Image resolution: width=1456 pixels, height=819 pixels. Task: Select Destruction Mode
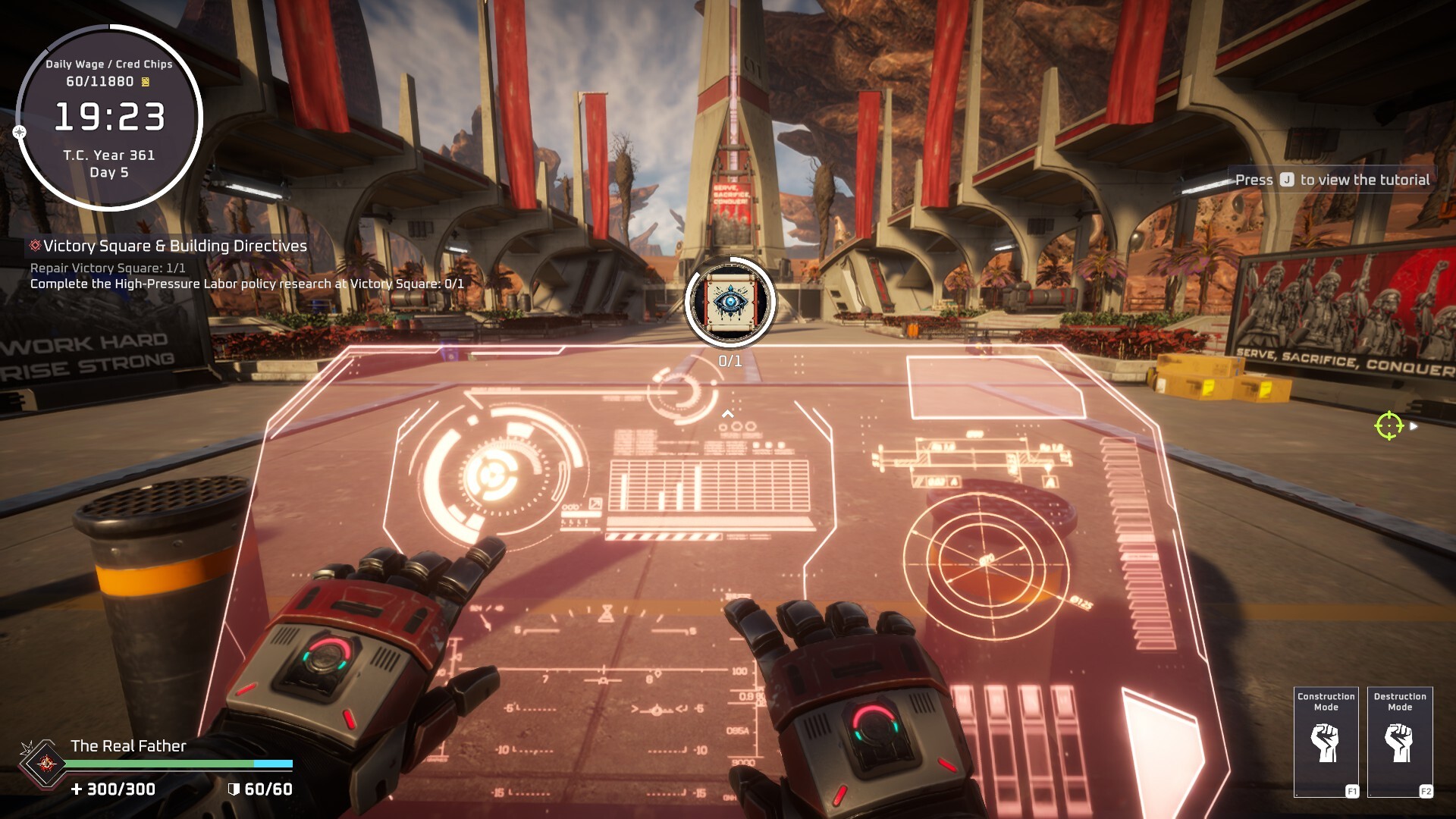click(1399, 742)
